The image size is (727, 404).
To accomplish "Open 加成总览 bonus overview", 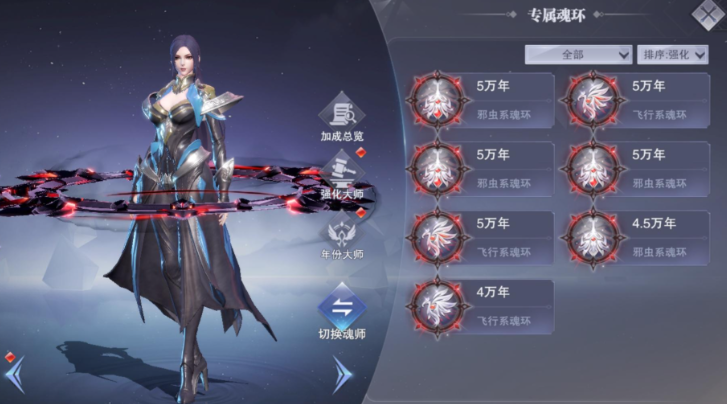I will coord(342,118).
